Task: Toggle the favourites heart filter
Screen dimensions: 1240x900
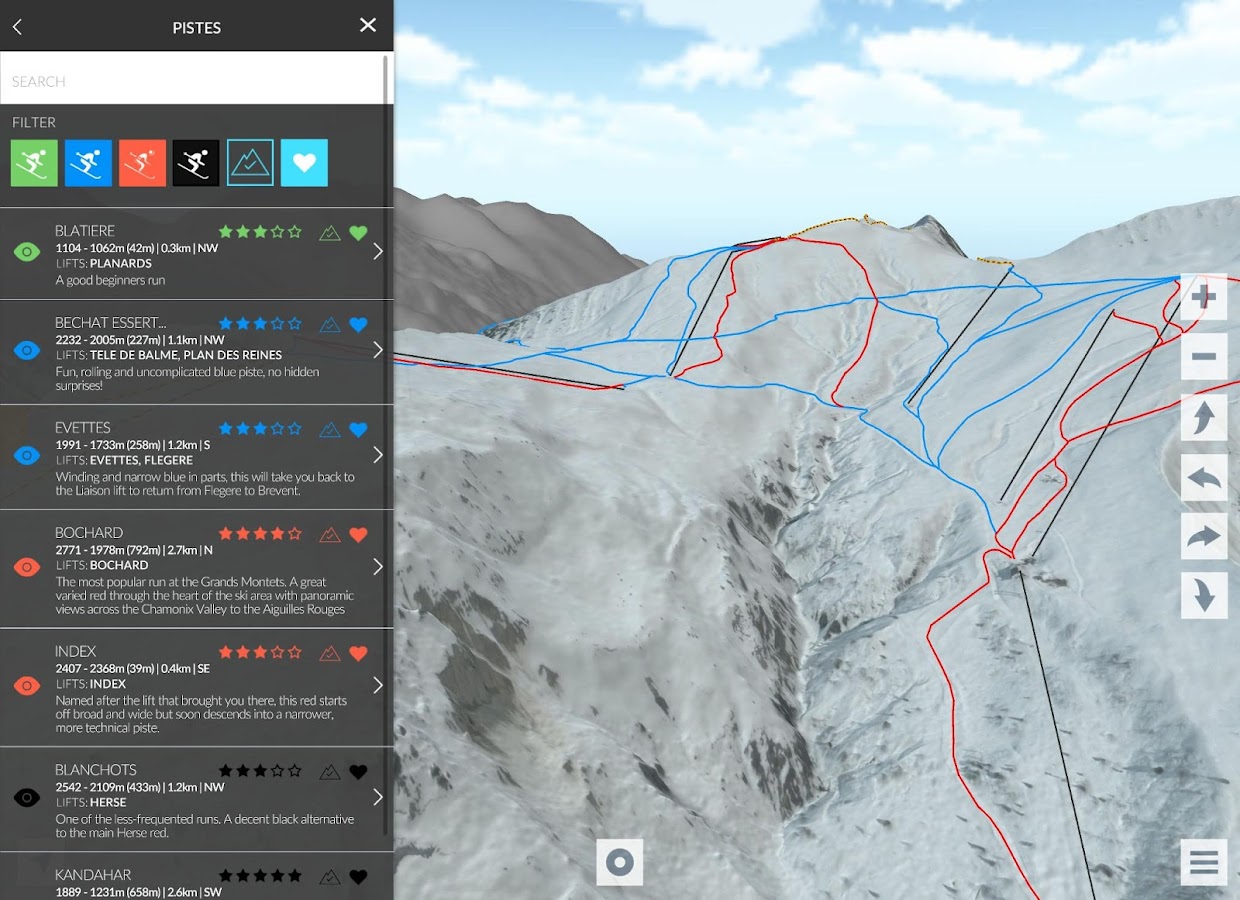Action: 304,162
